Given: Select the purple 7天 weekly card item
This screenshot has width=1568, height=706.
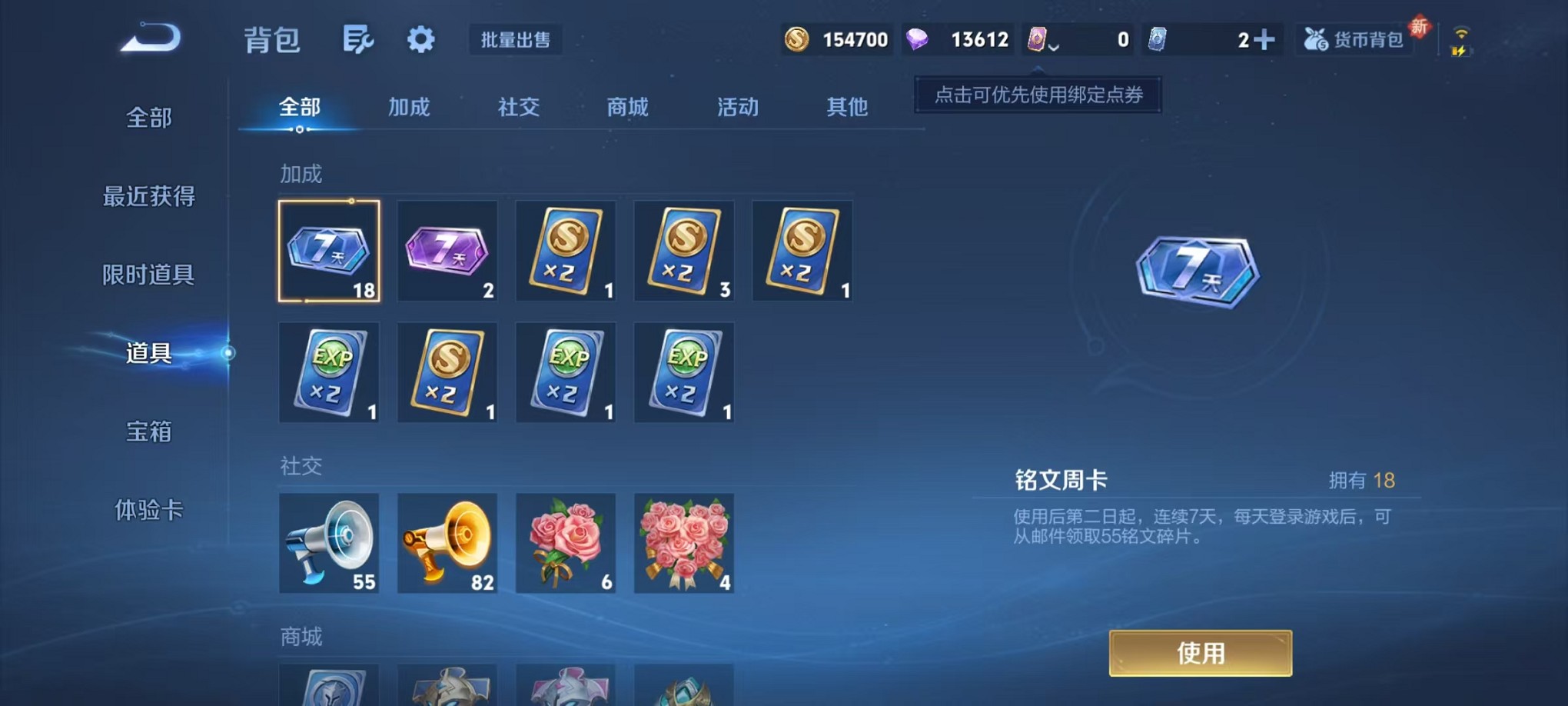Looking at the screenshot, I should coord(447,251).
